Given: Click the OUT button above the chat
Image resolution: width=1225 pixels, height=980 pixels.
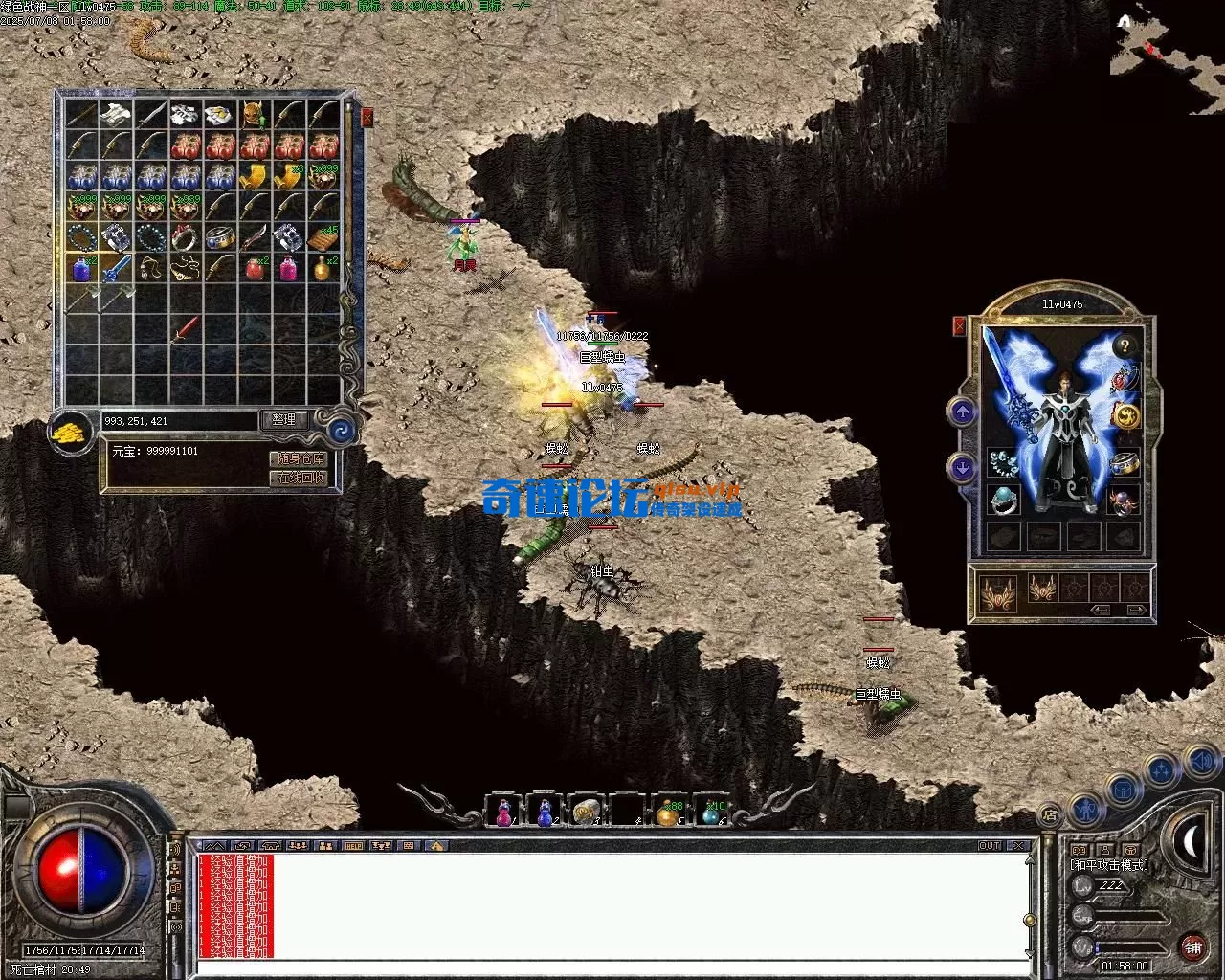Looking at the screenshot, I should click(990, 846).
